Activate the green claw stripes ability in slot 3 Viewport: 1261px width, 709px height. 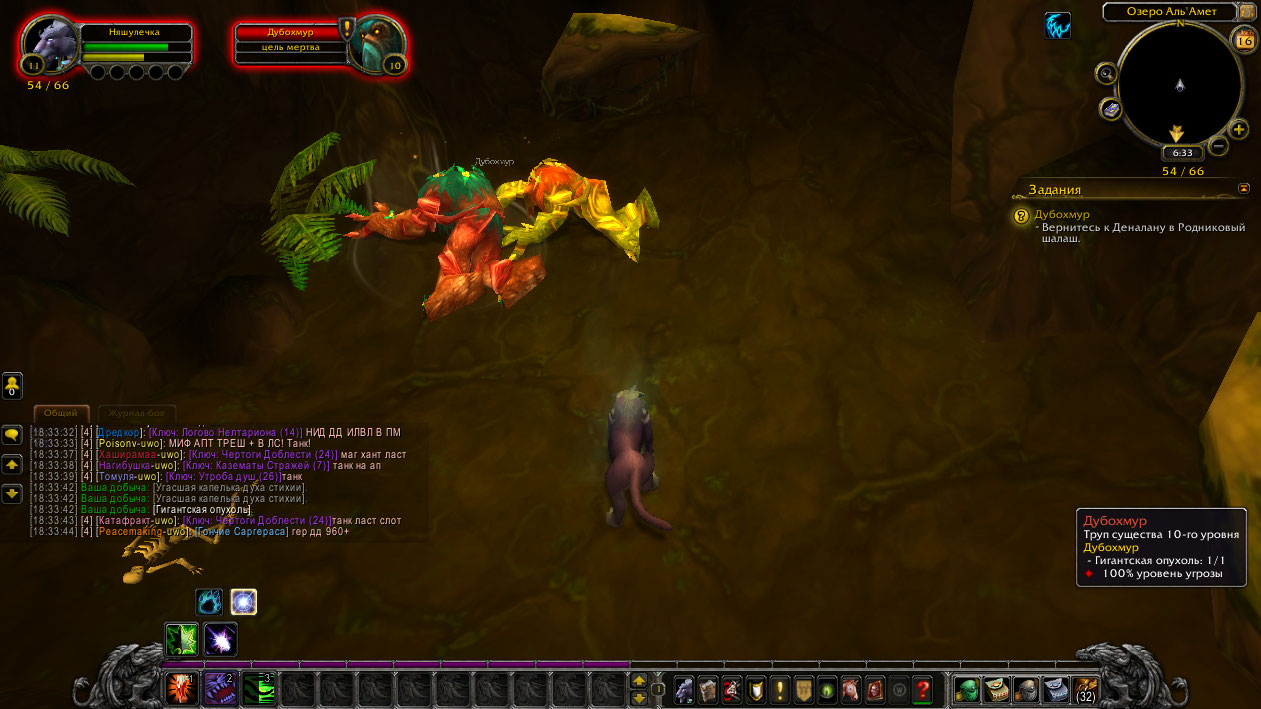tap(259, 688)
